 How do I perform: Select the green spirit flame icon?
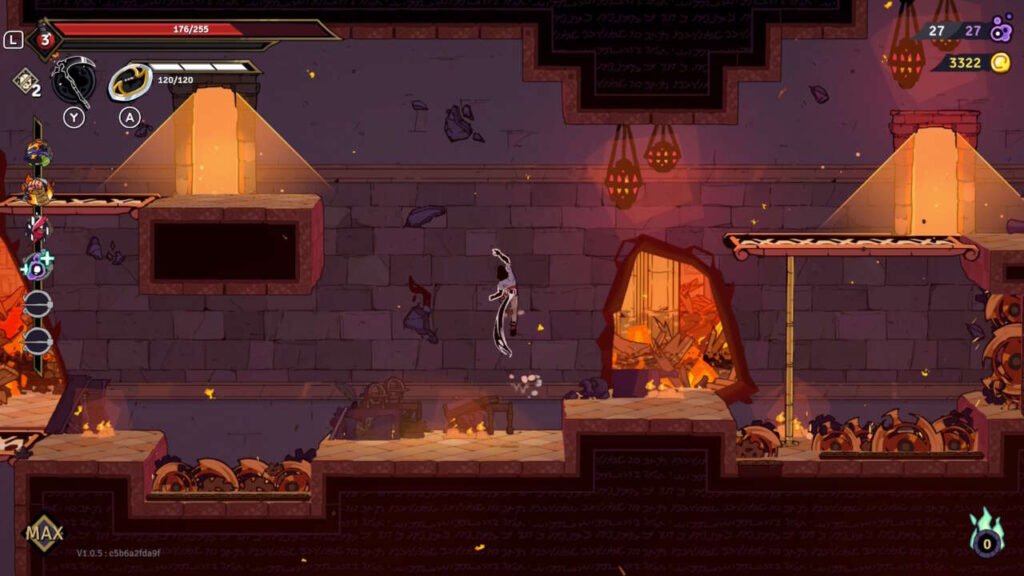pos(986,535)
